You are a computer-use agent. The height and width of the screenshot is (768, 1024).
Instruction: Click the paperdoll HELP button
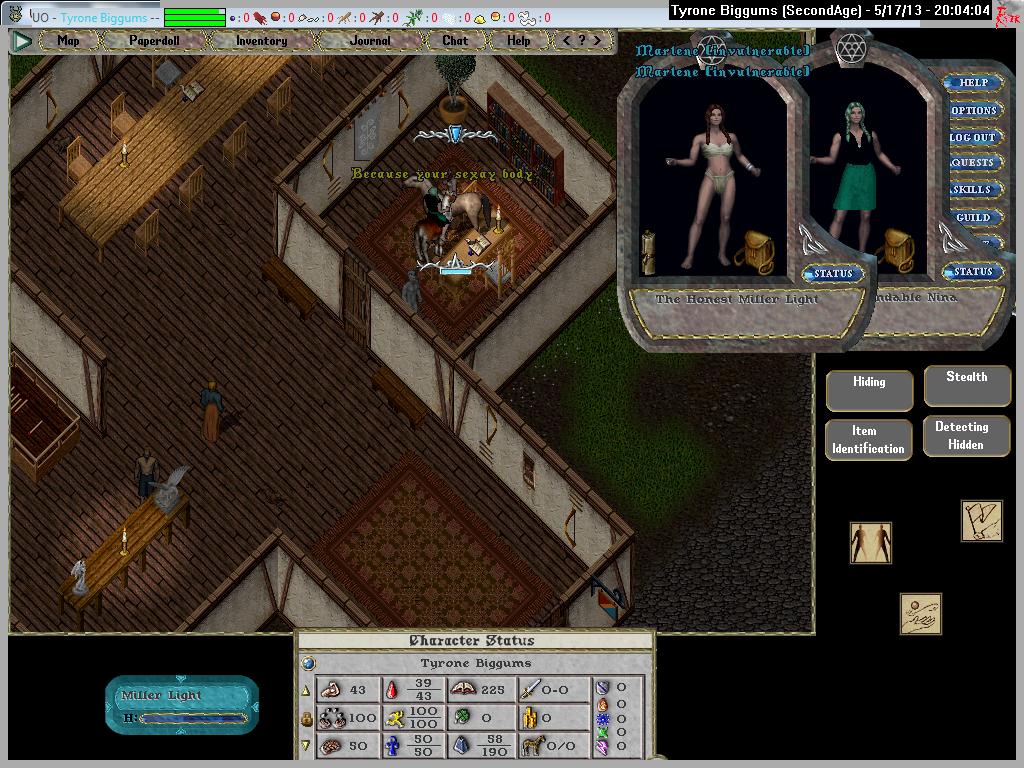[973, 83]
